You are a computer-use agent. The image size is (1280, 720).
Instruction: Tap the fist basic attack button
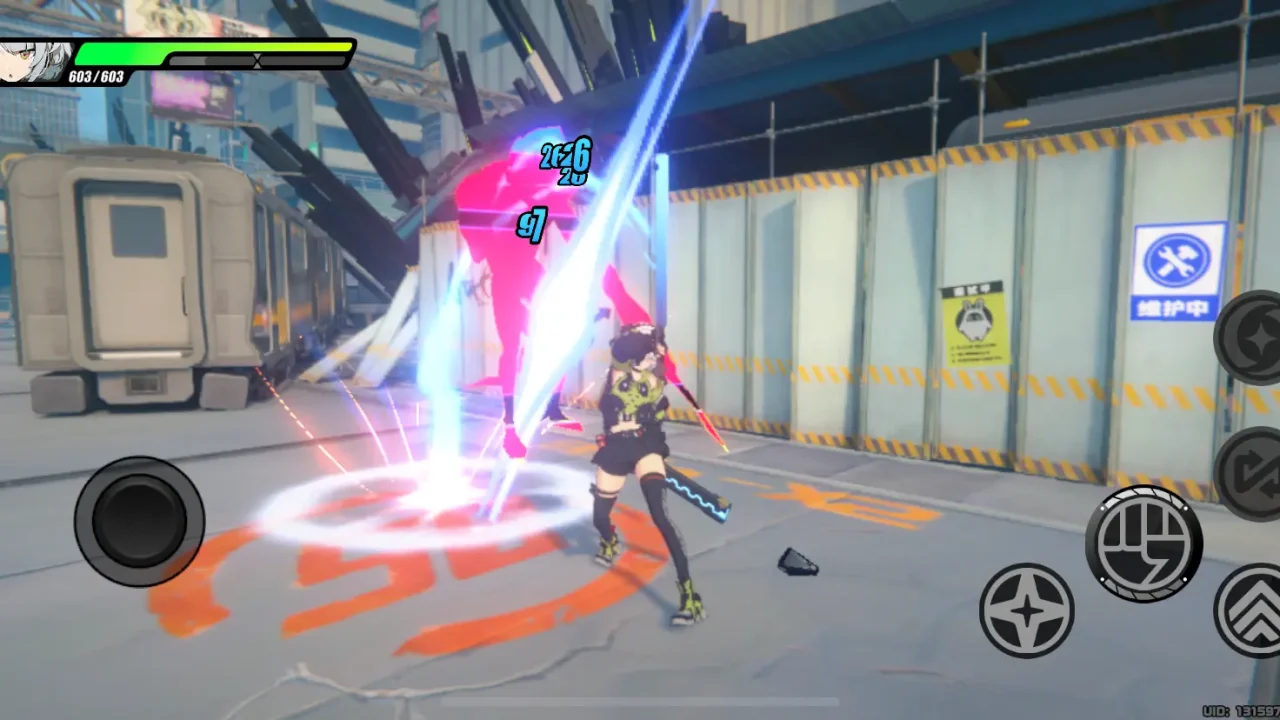click(1144, 543)
